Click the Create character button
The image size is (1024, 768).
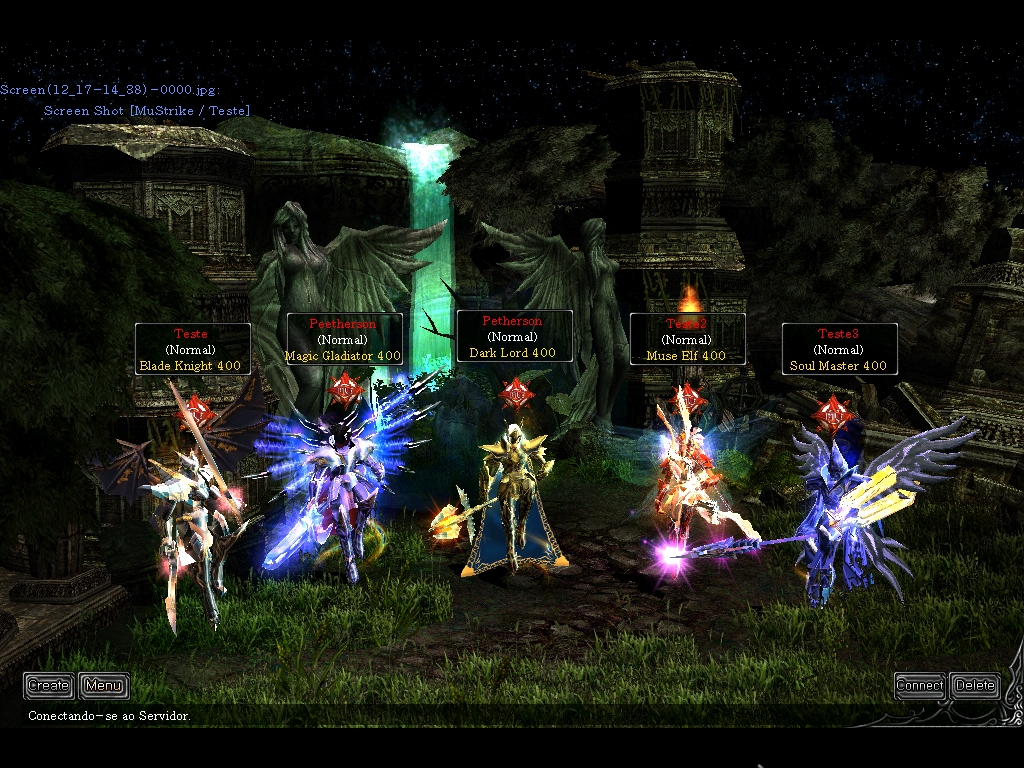(x=48, y=685)
